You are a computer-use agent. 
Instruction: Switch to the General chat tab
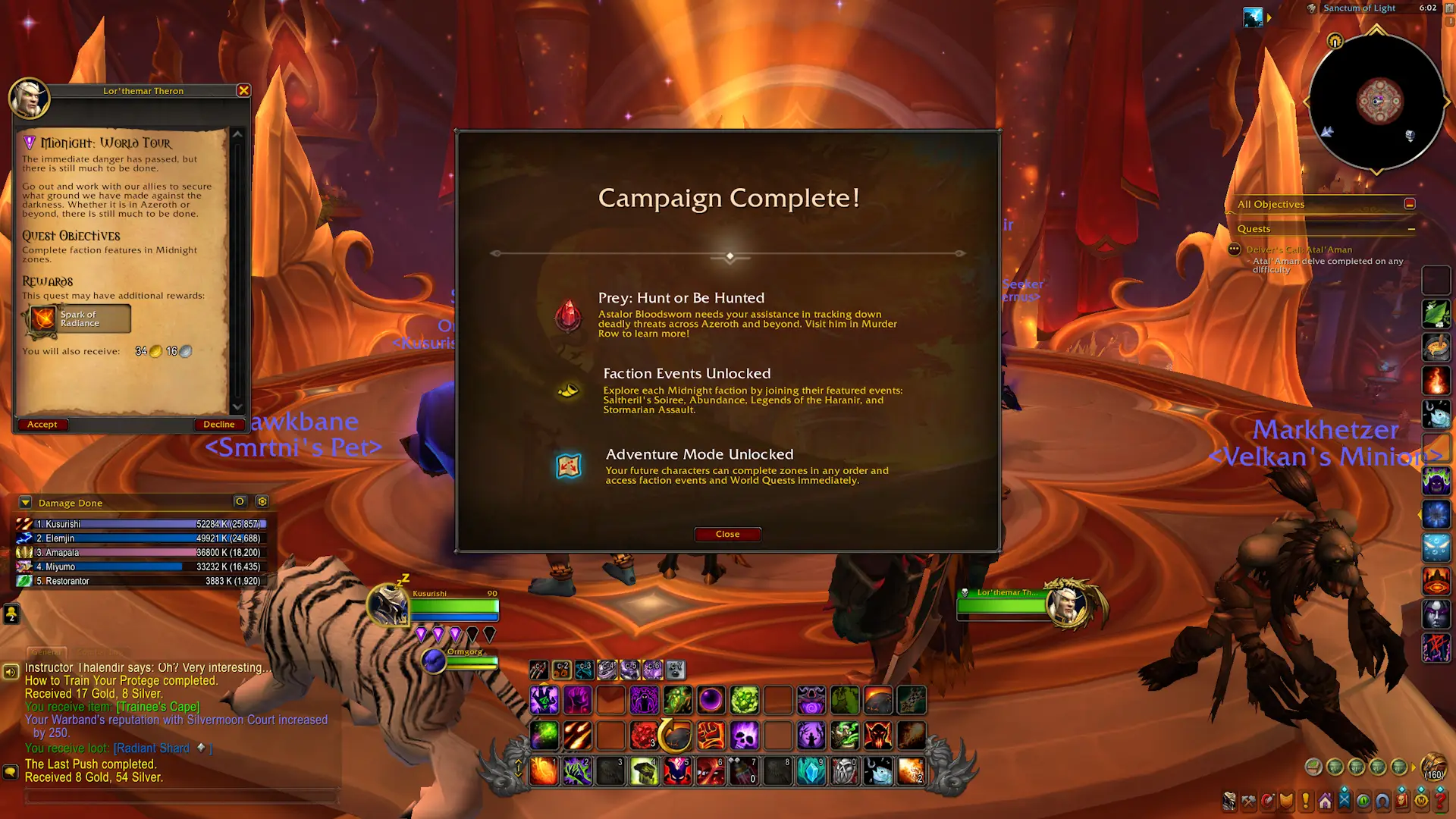(45, 651)
